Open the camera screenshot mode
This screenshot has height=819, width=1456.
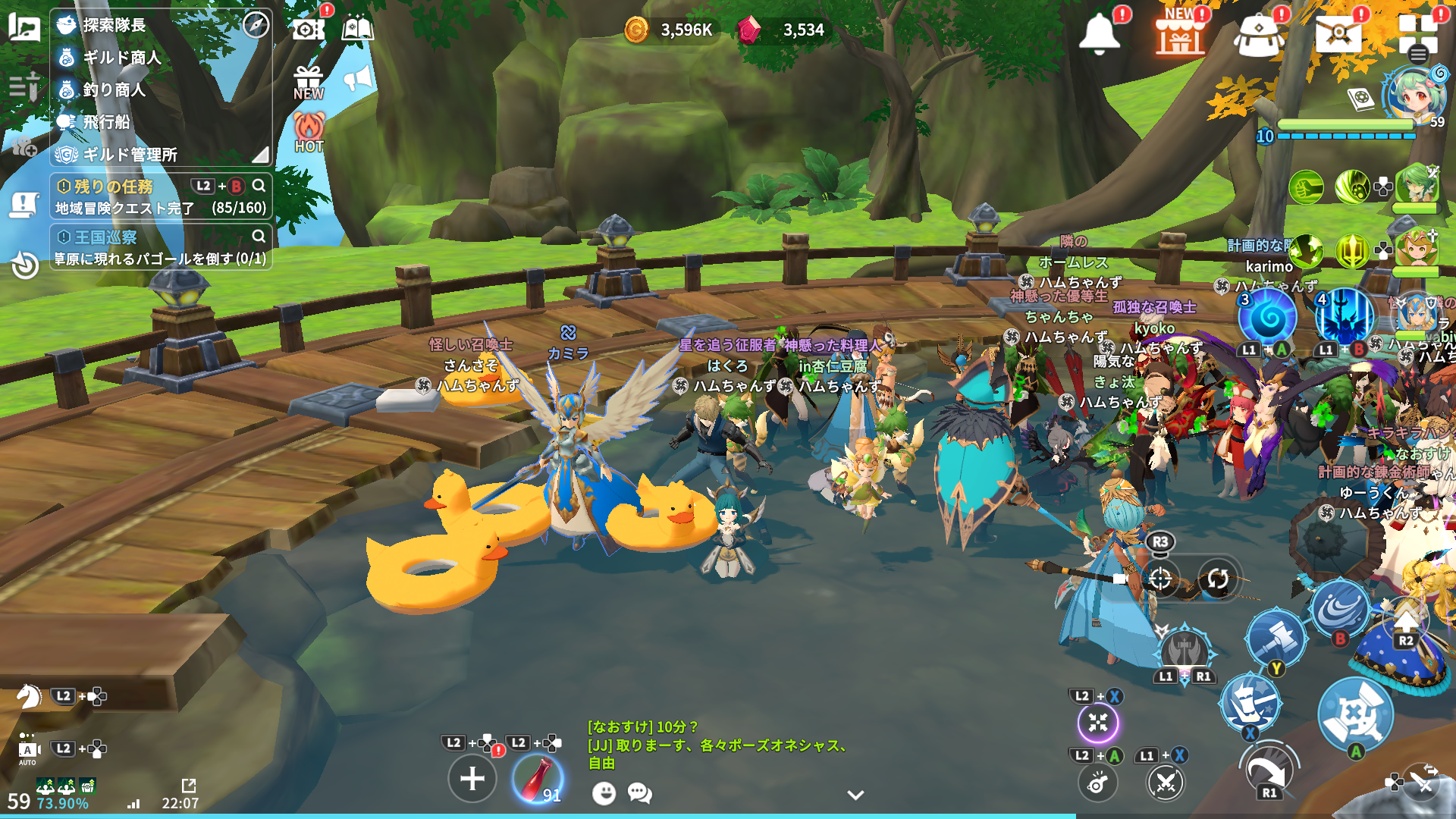pos(308,29)
